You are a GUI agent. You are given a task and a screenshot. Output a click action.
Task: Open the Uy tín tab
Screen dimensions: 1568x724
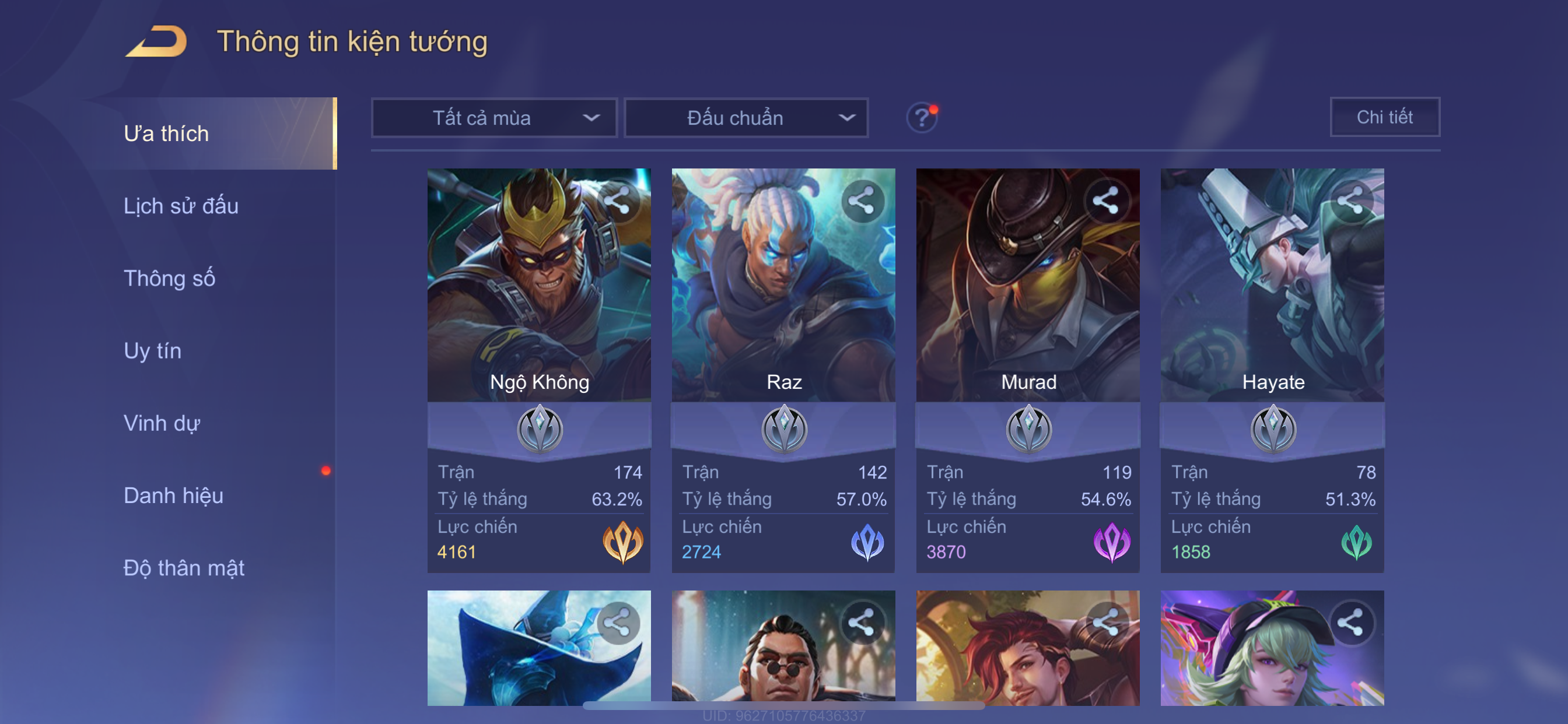[153, 351]
